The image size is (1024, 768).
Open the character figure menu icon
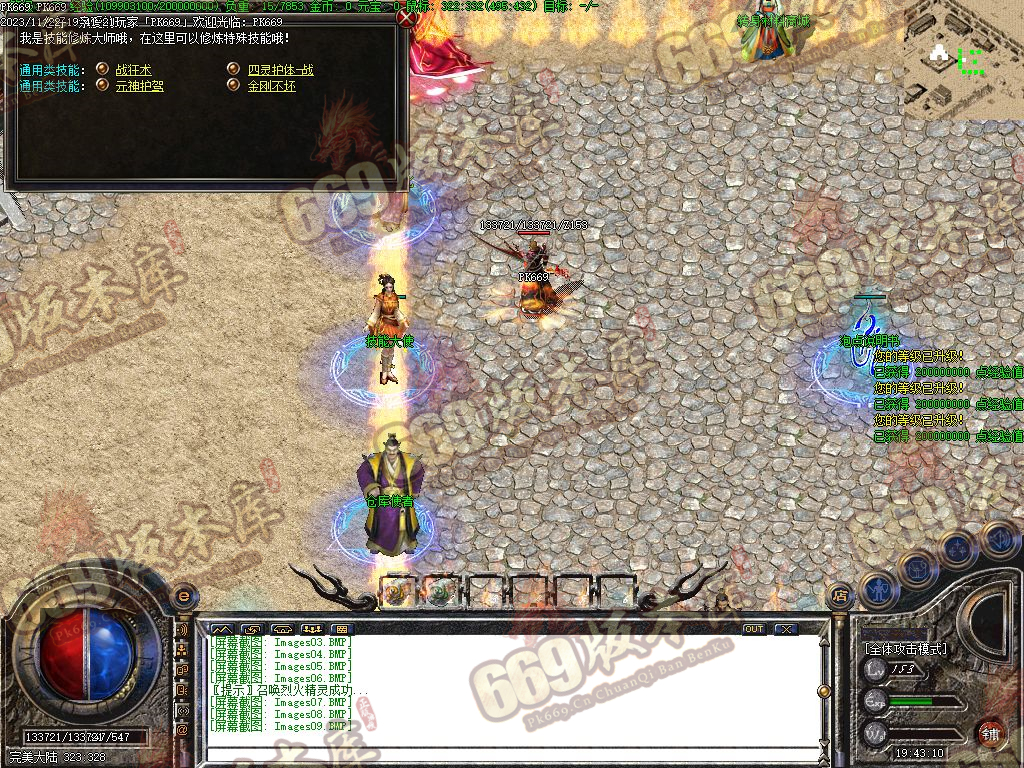pyautogui.click(x=877, y=590)
